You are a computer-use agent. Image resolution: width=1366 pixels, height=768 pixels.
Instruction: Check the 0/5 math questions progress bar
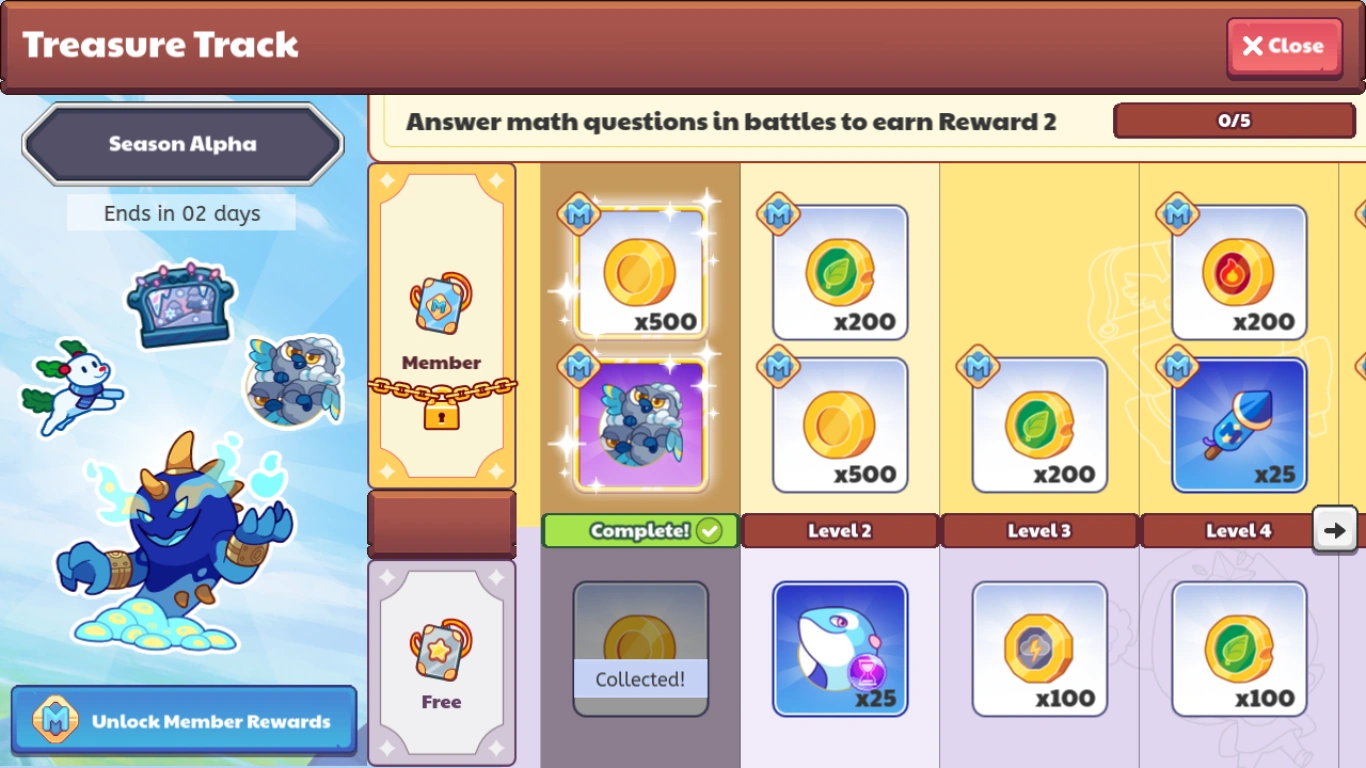point(1234,120)
